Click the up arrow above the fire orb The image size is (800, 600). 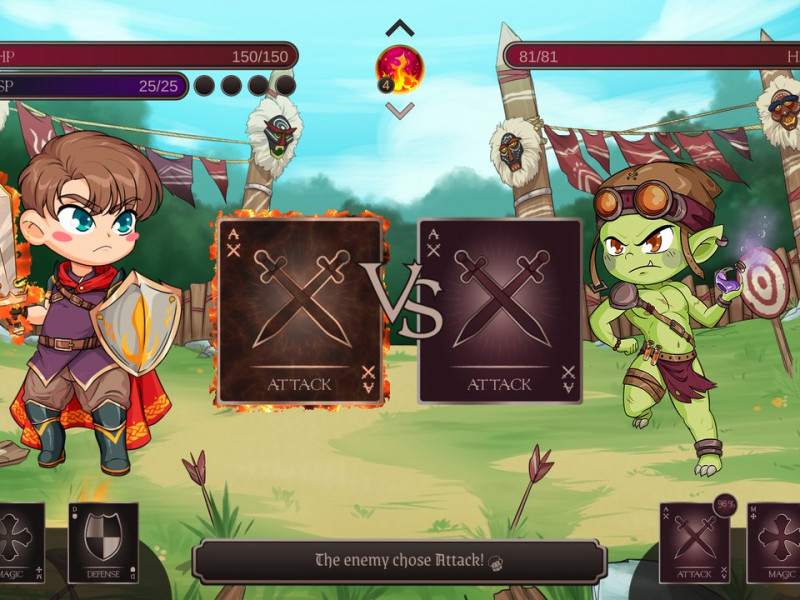coord(400,28)
